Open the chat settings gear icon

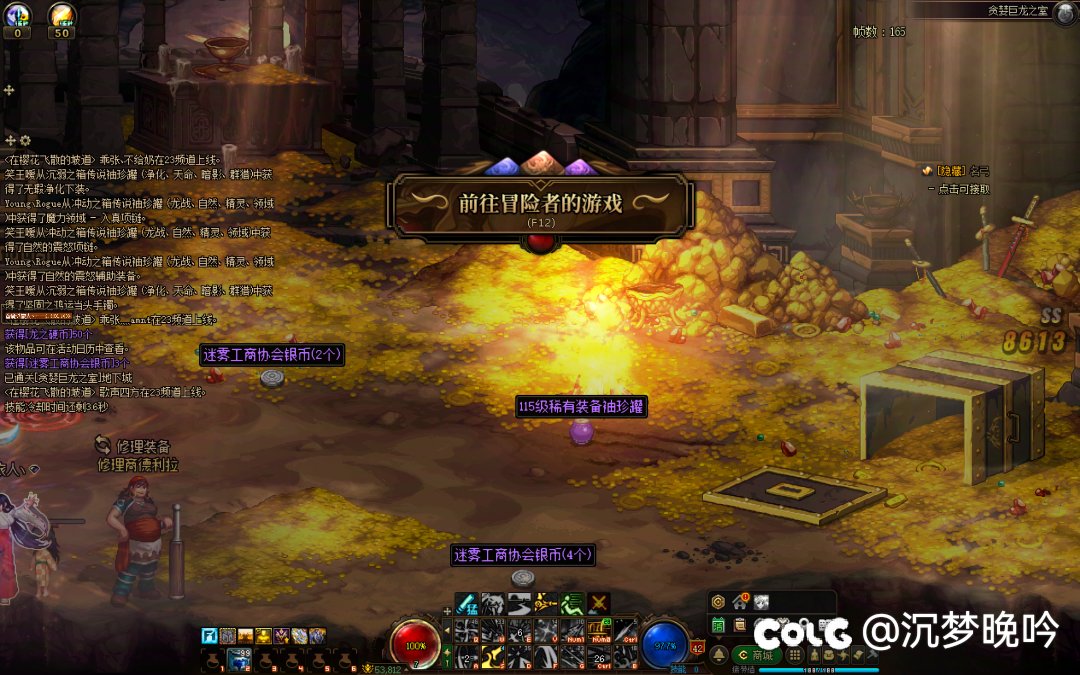[25, 141]
